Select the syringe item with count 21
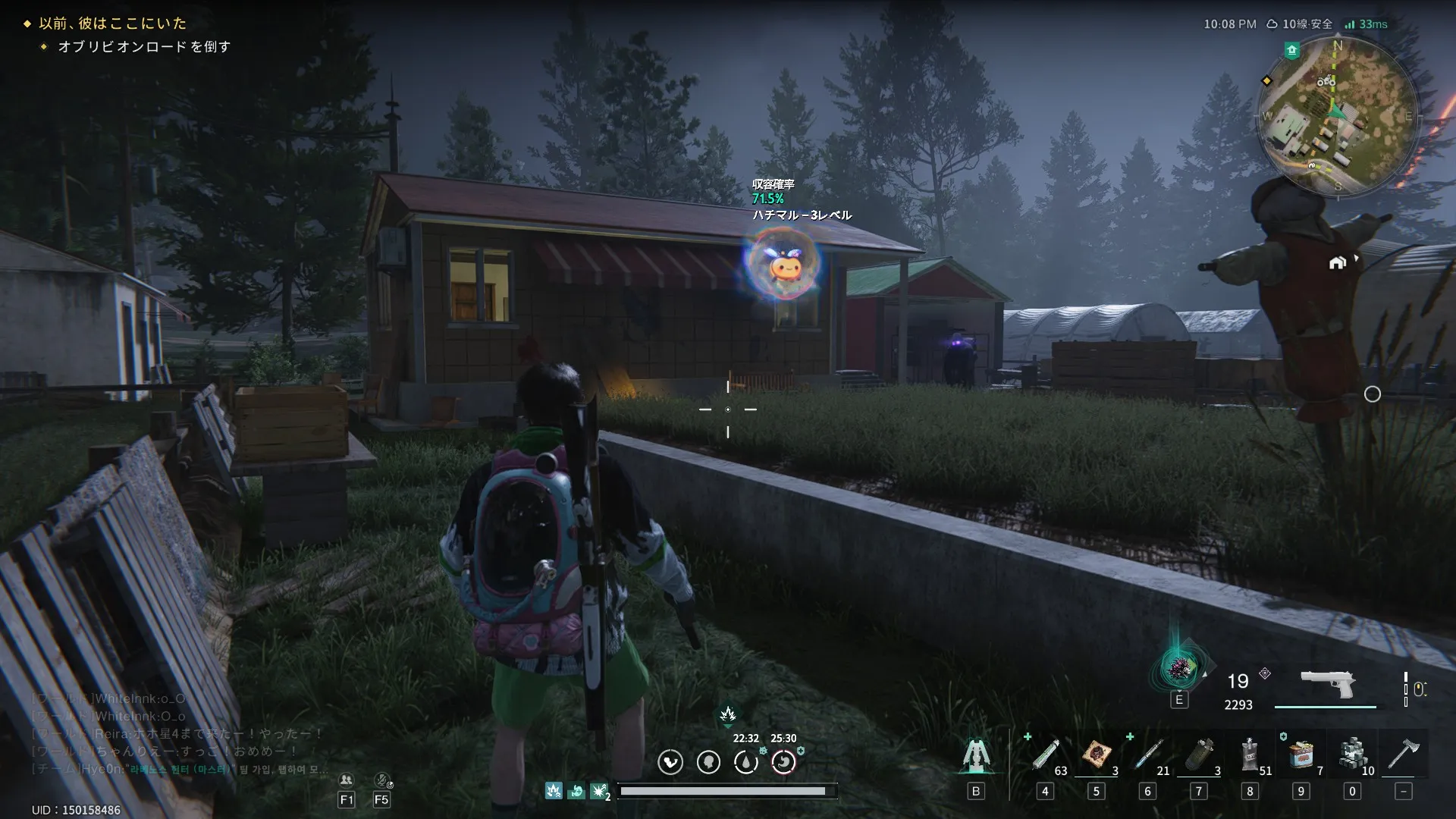Viewport: 1456px width, 819px height. point(1147,755)
